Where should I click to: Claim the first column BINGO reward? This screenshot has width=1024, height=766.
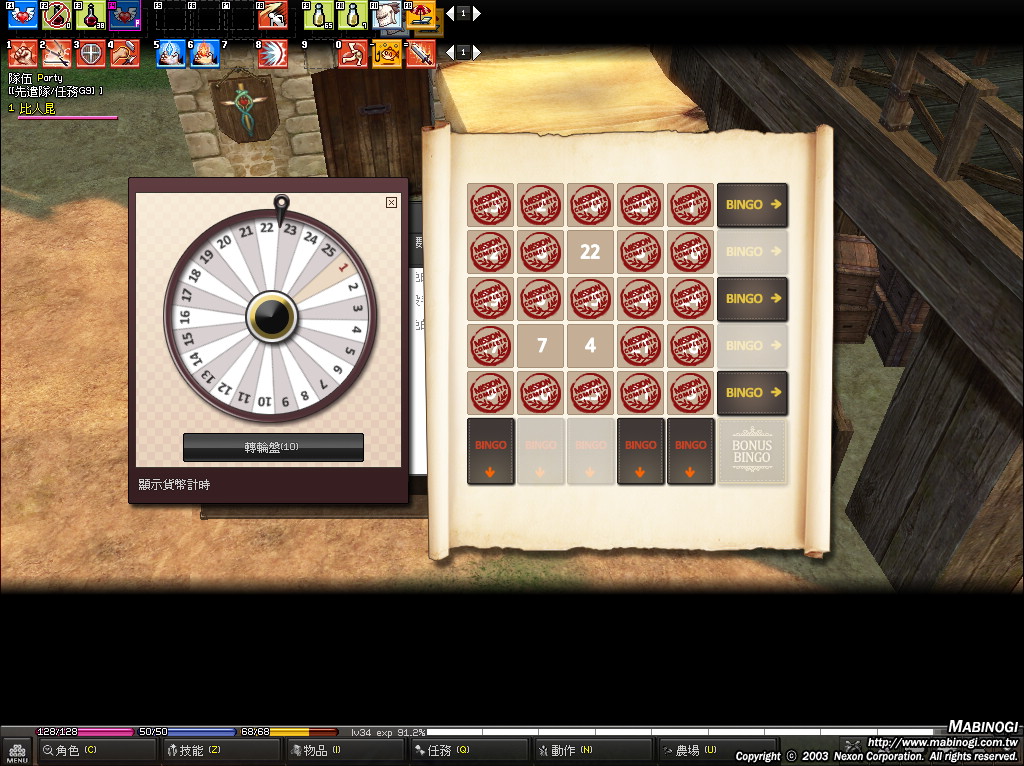[x=491, y=452]
